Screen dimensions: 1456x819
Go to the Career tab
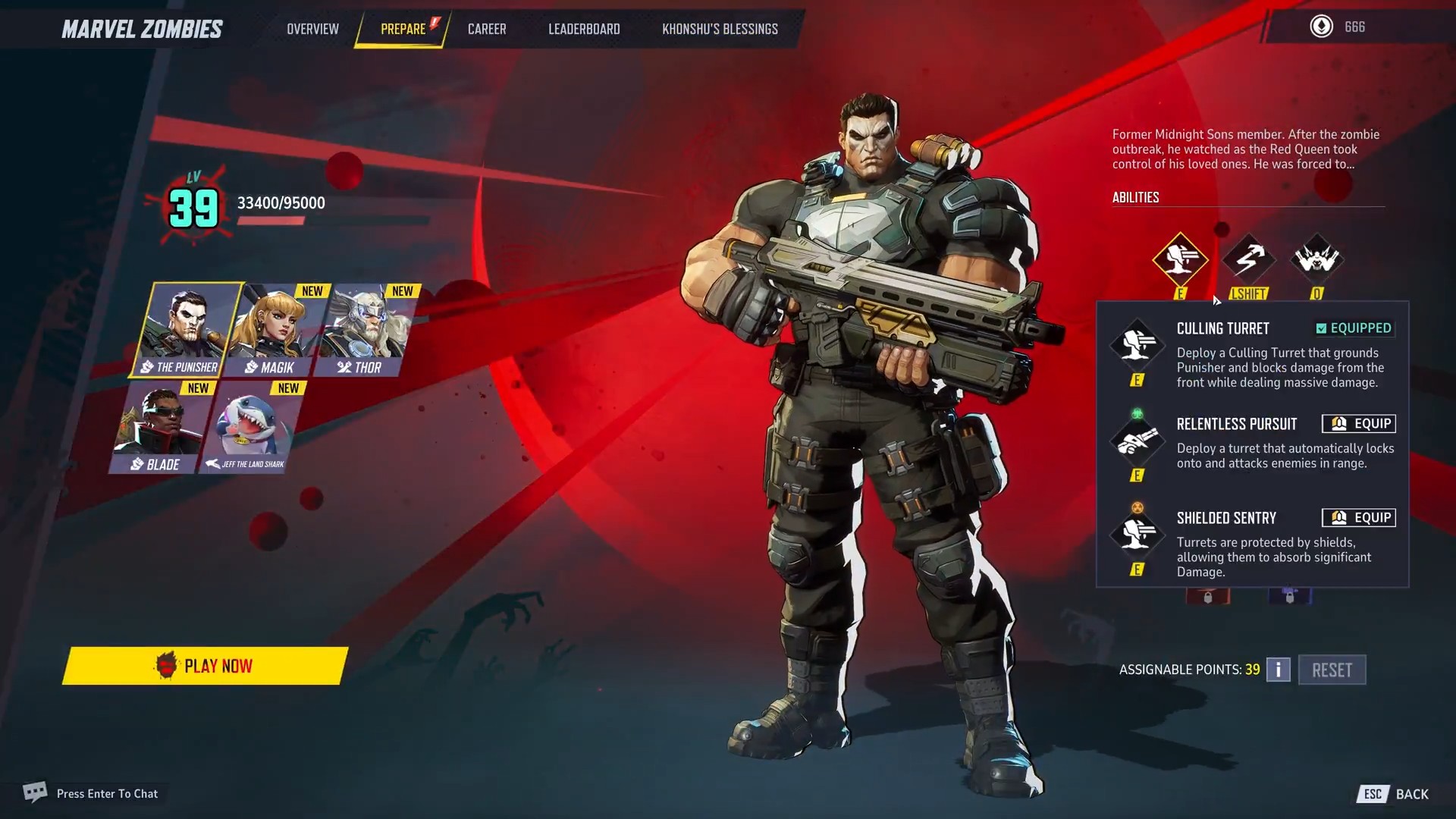pos(487,29)
